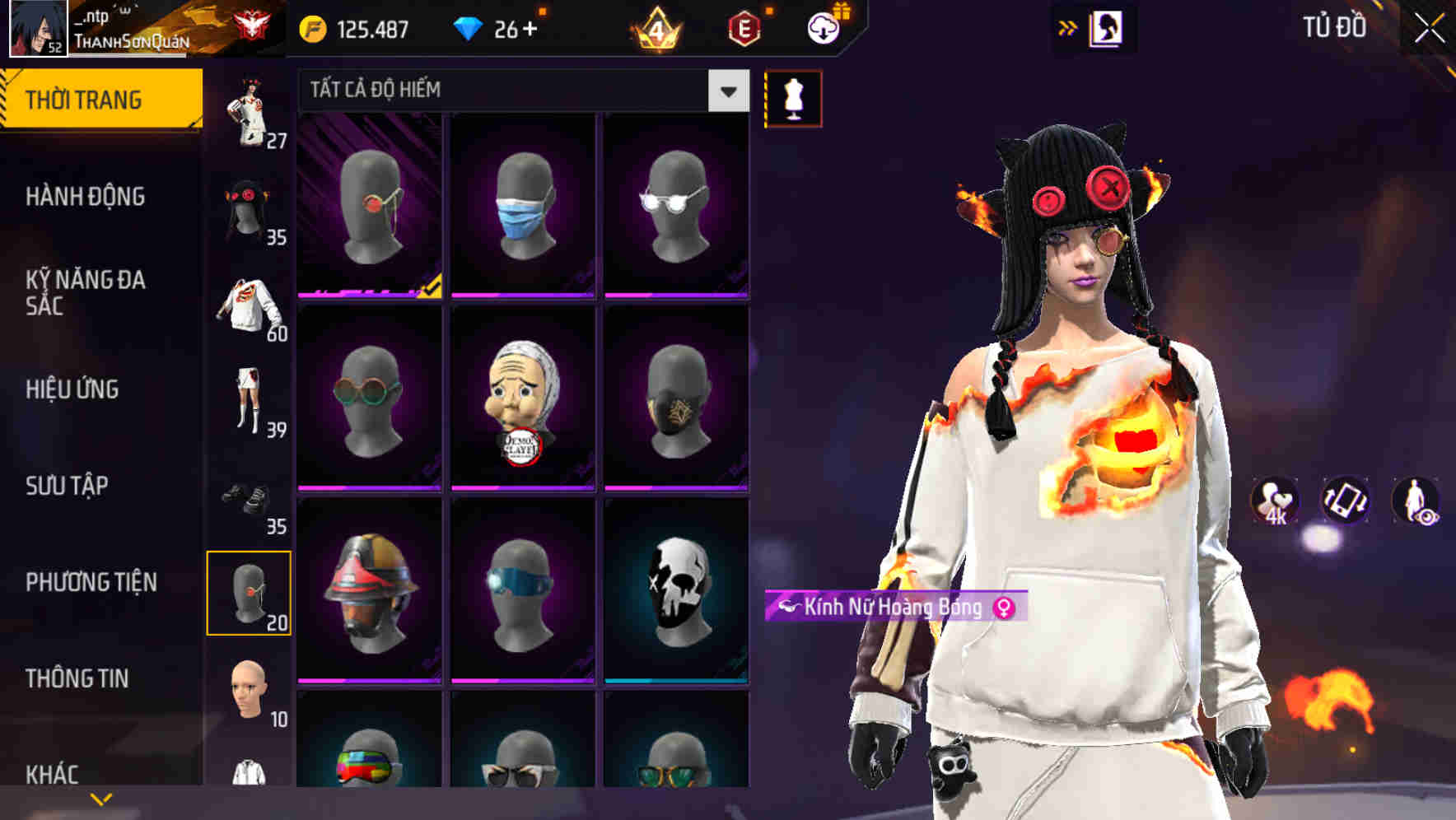Toggle the selected eyewear slot thumbnail
The image size is (1456, 820).
point(251,592)
